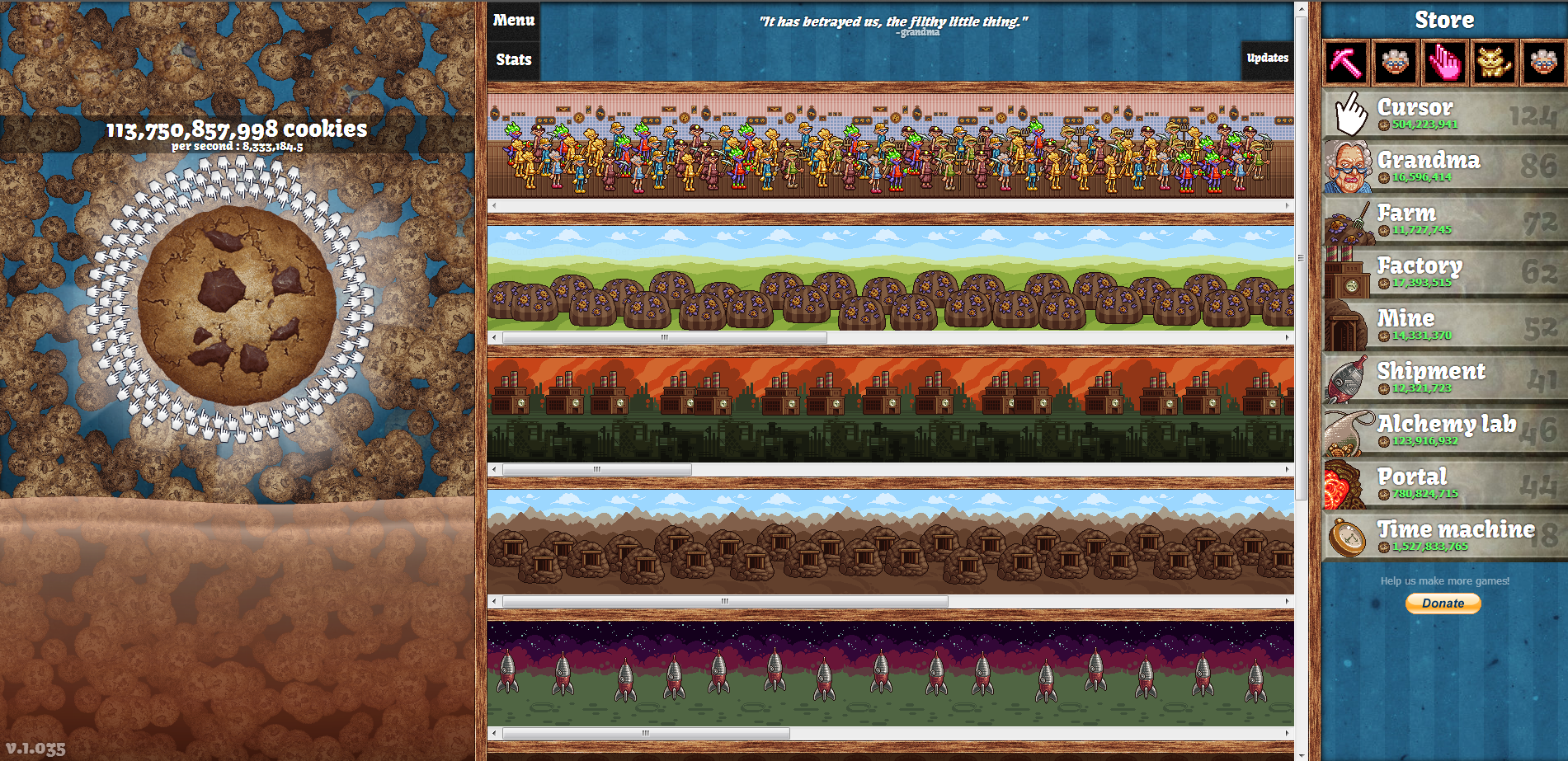This screenshot has width=1568, height=761.
Task: Purchase another Grandma building
Action: coord(1445,167)
